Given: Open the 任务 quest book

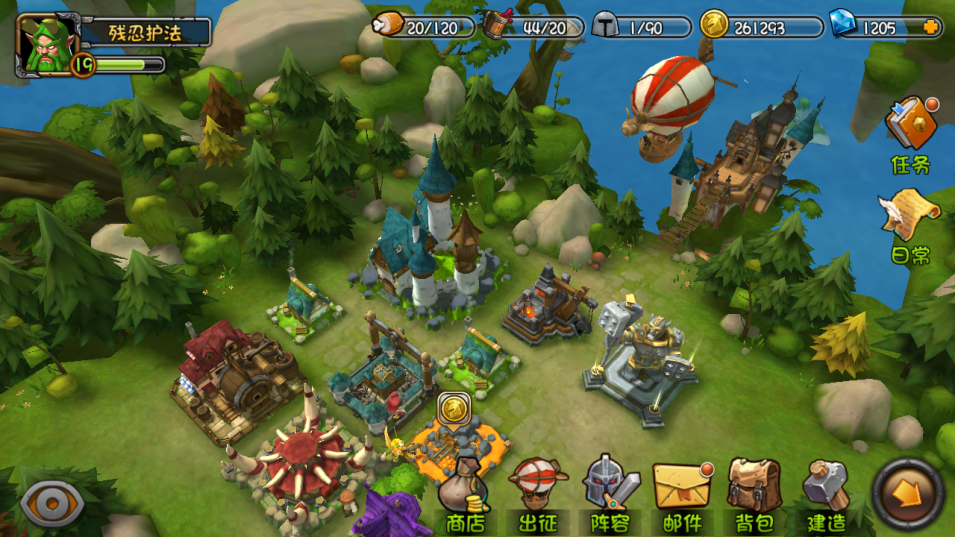Looking at the screenshot, I should coord(911,135).
